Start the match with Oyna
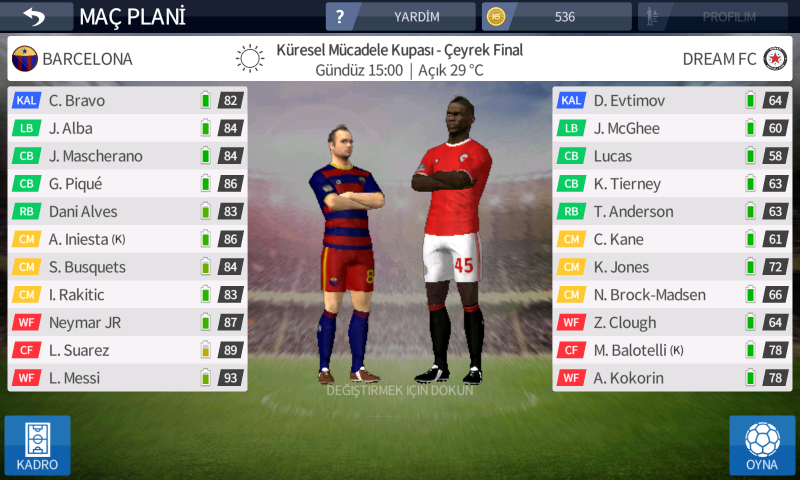Screen dimensions: 800x480 point(762,445)
